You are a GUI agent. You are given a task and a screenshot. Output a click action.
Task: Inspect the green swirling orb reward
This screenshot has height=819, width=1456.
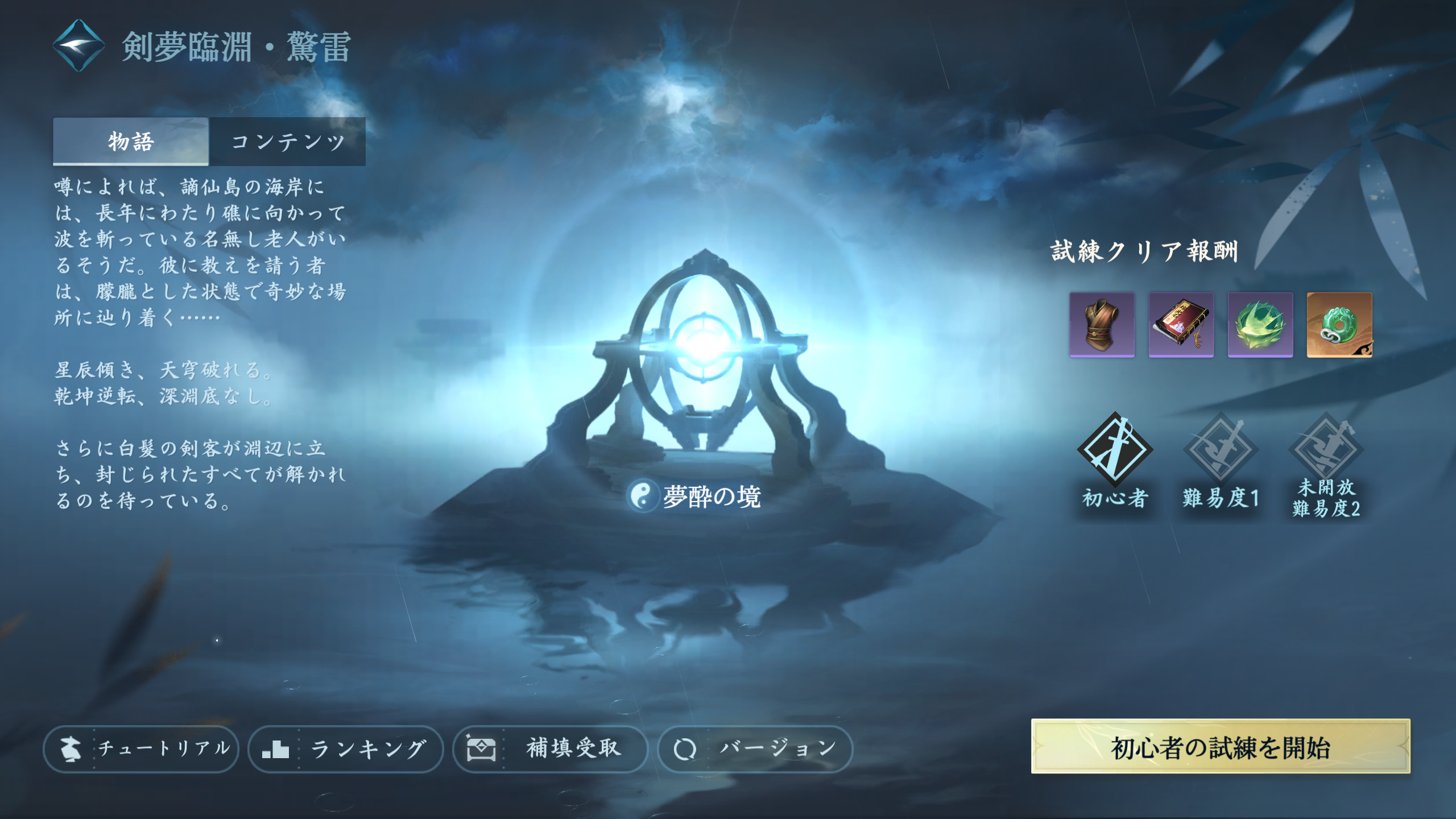(1260, 325)
